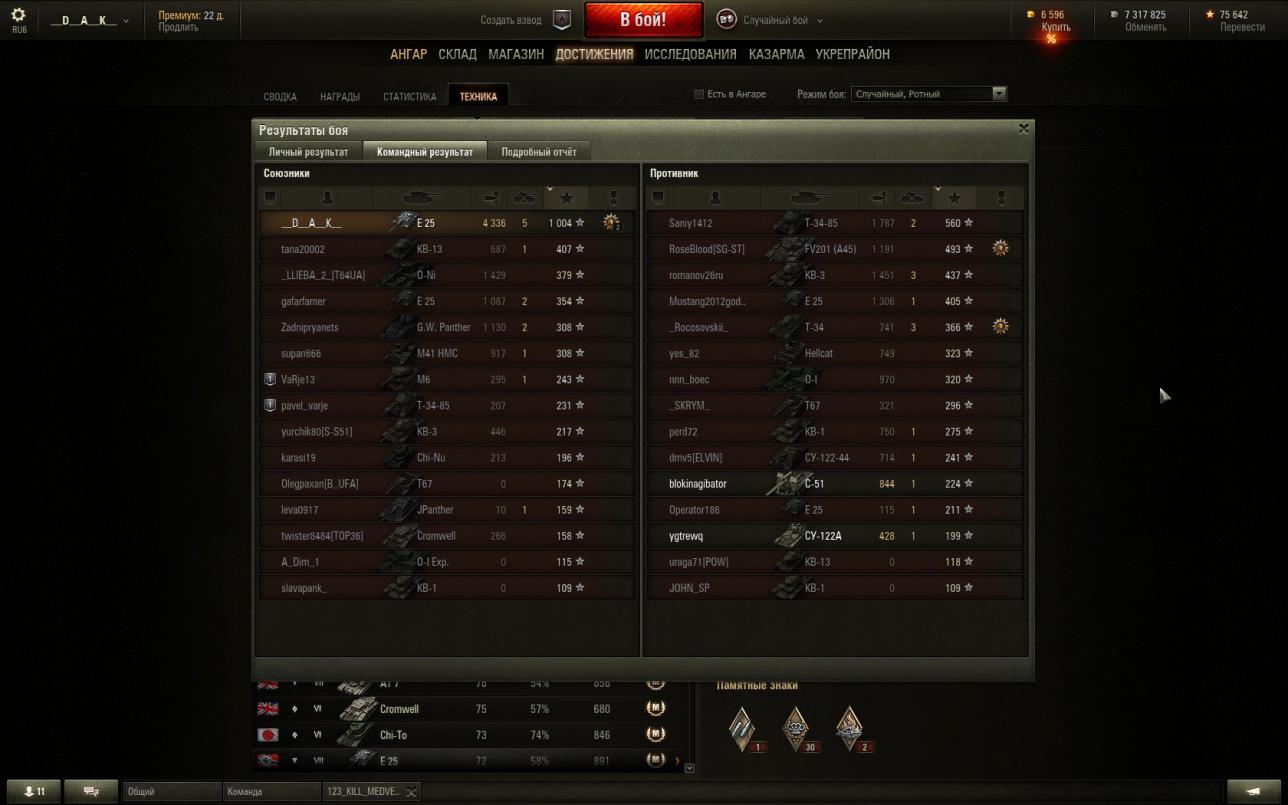Open the СКЛАД menu
Viewport: 1288px width, 805px height.
(457, 54)
